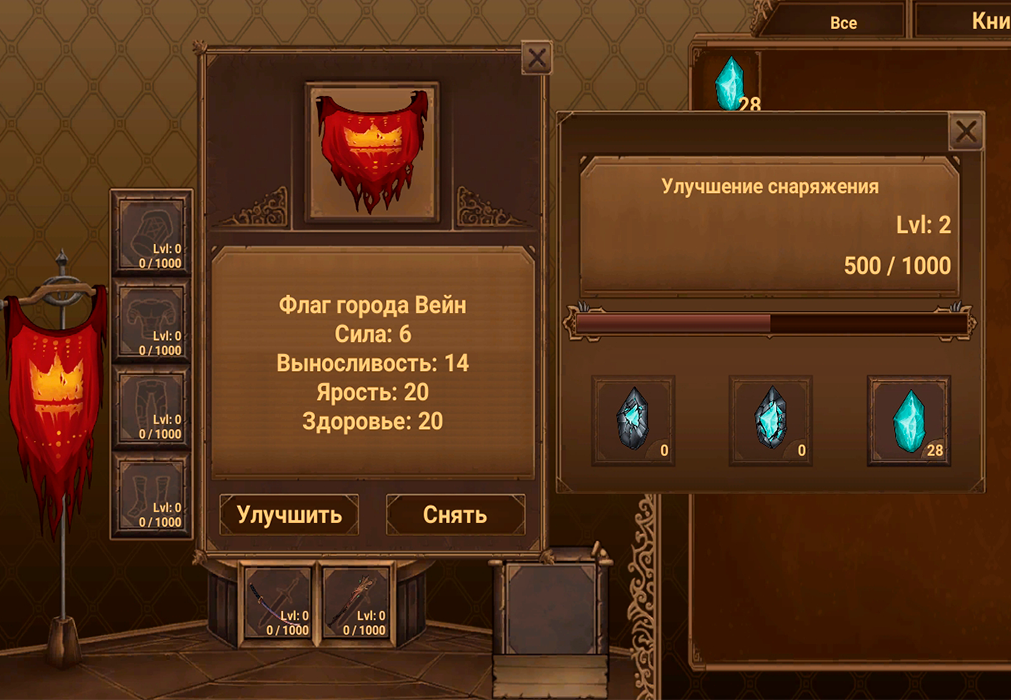Select the red flag item icon

point(372,152)
